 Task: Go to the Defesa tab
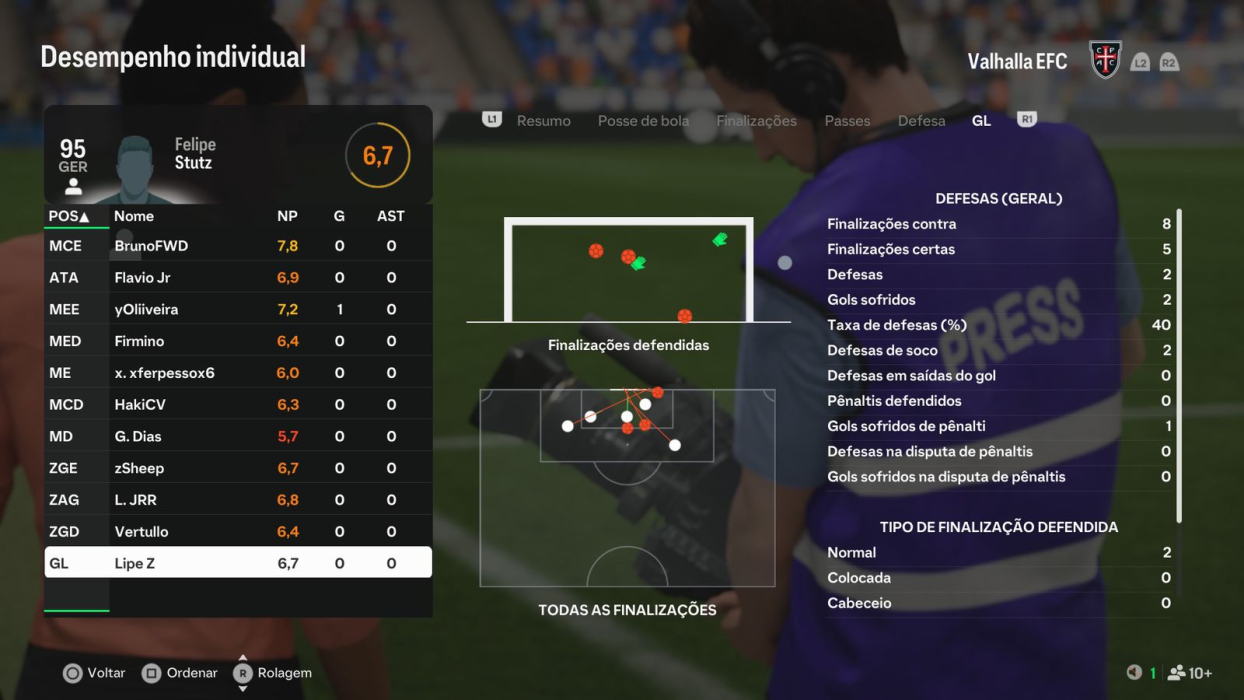click(x=921, y=121)
